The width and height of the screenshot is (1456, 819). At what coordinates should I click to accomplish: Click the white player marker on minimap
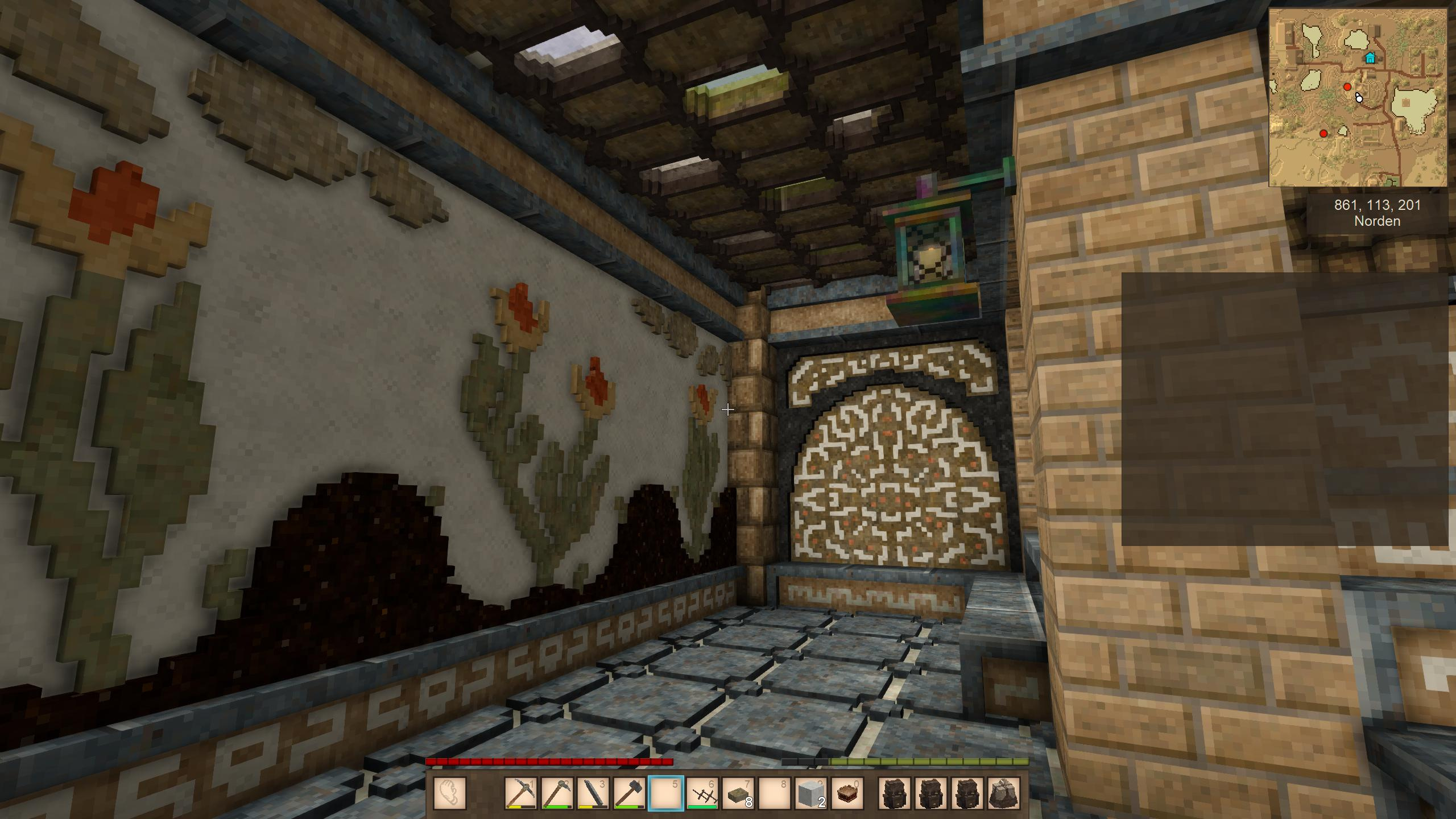tap(1359, 98)
